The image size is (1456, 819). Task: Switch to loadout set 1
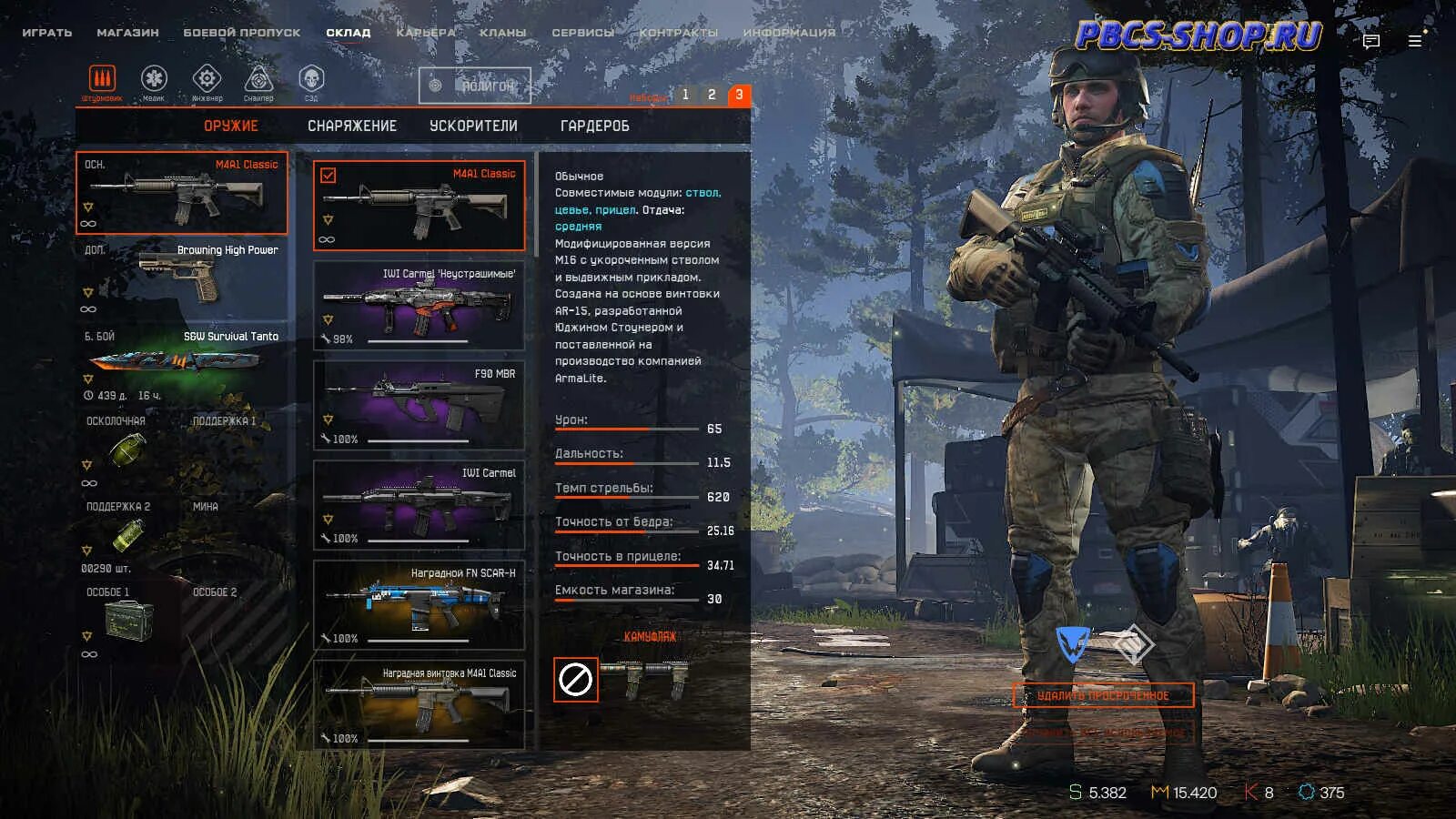pos(685,95)
